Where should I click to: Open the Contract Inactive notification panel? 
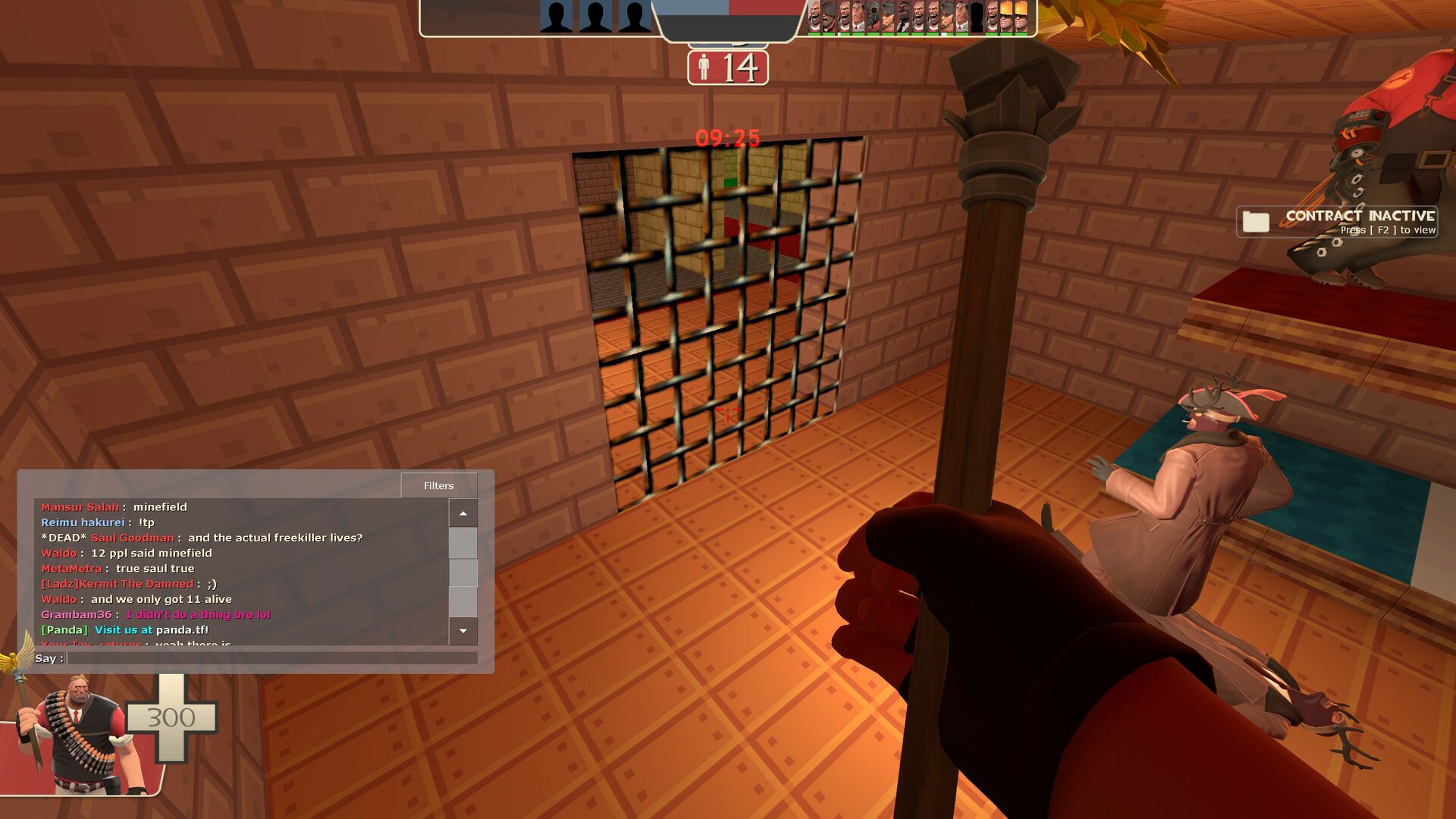tap(1336, 221)
